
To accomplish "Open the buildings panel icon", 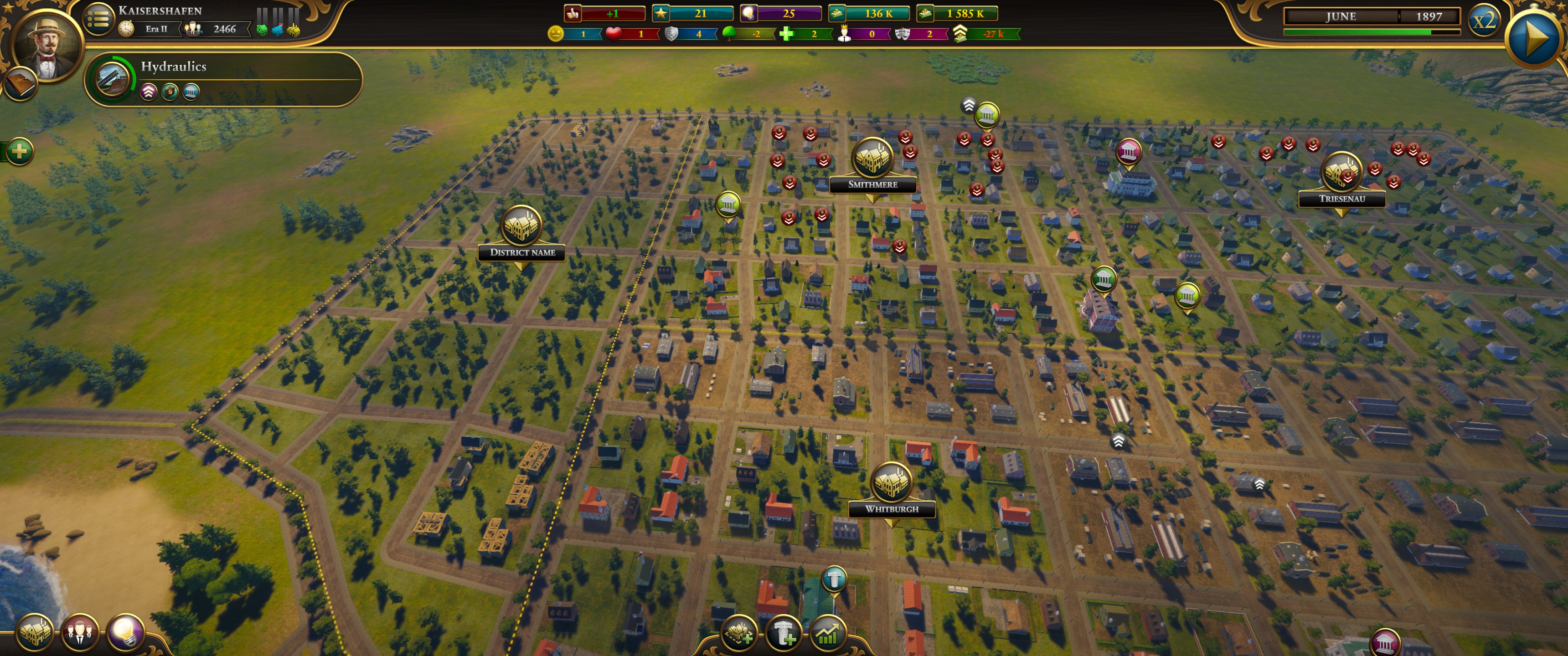I will 34,633.
